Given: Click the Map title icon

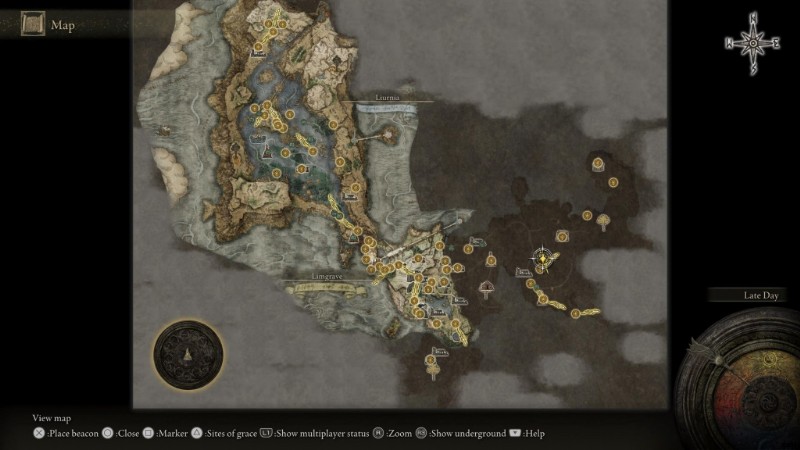Looking at the screenshot, I should [32, 25].
